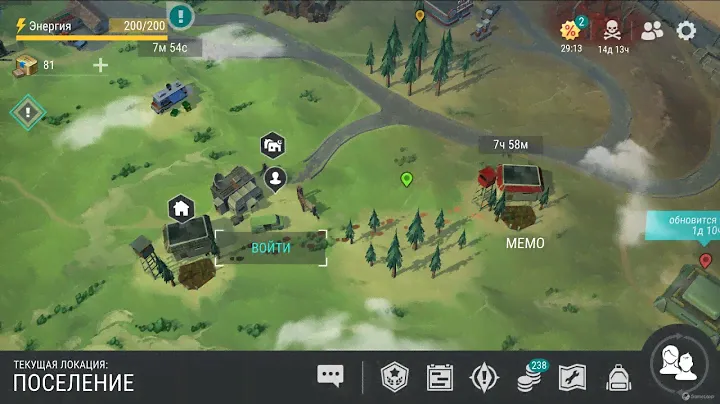Open the character profile portrait button
This screenshot has width=720, height=404.
click(x=679, y=363)
